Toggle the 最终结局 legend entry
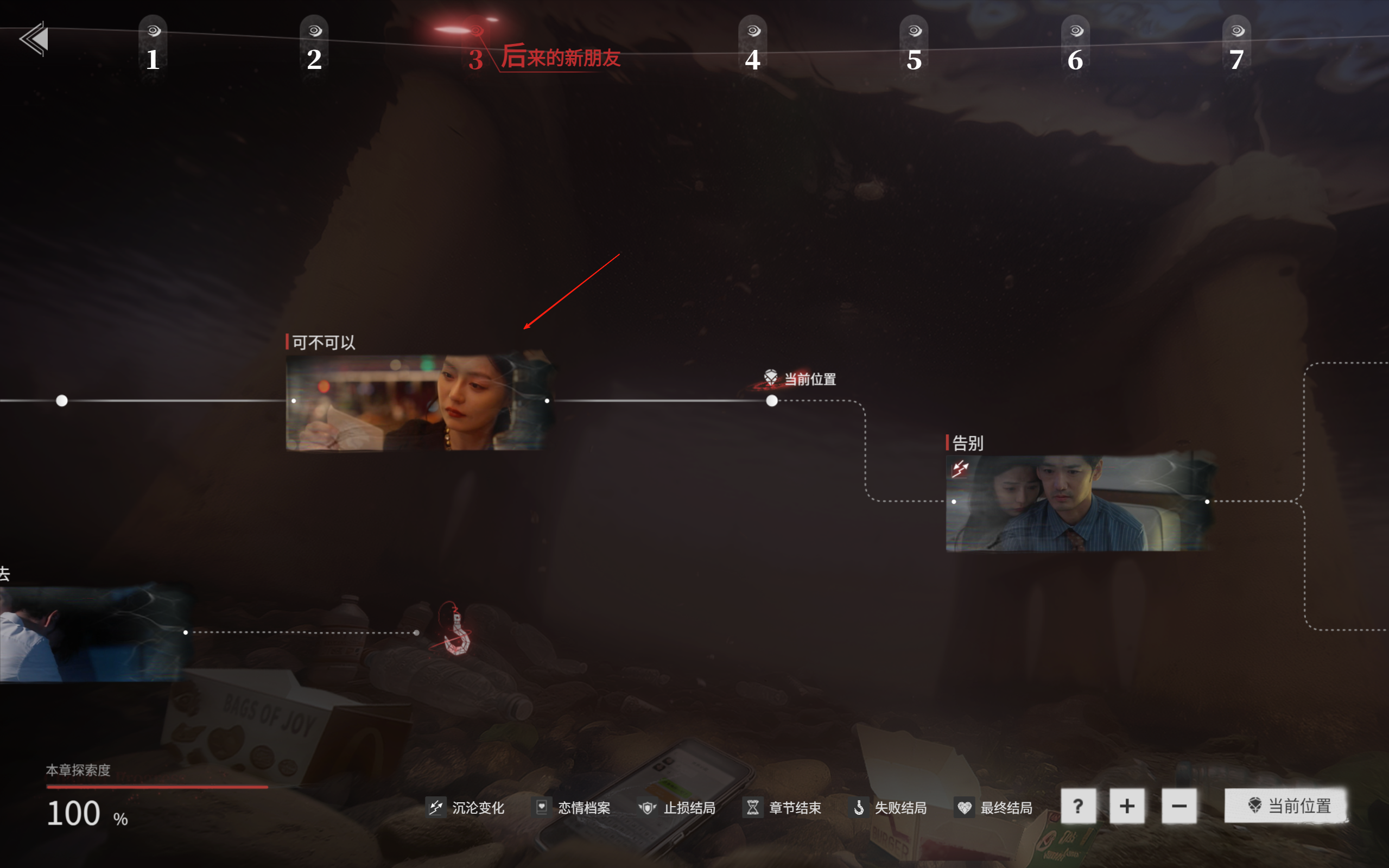Viewport: 1389px width, 868px height. (993, 808)
